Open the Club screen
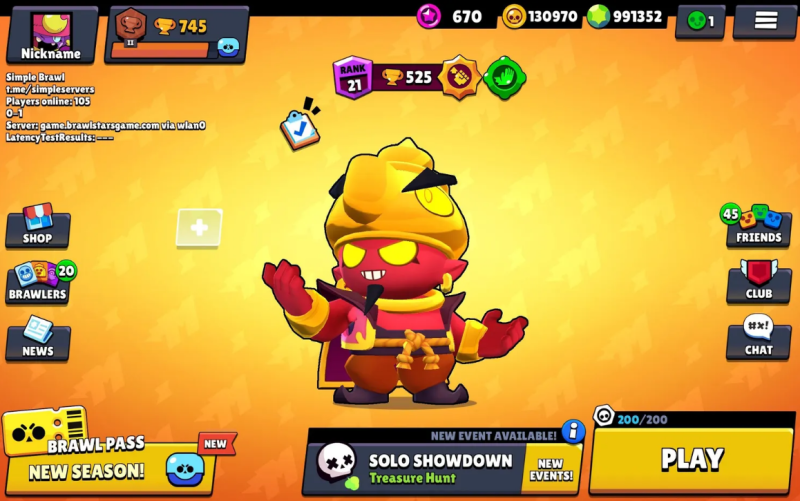 [758, 281]
